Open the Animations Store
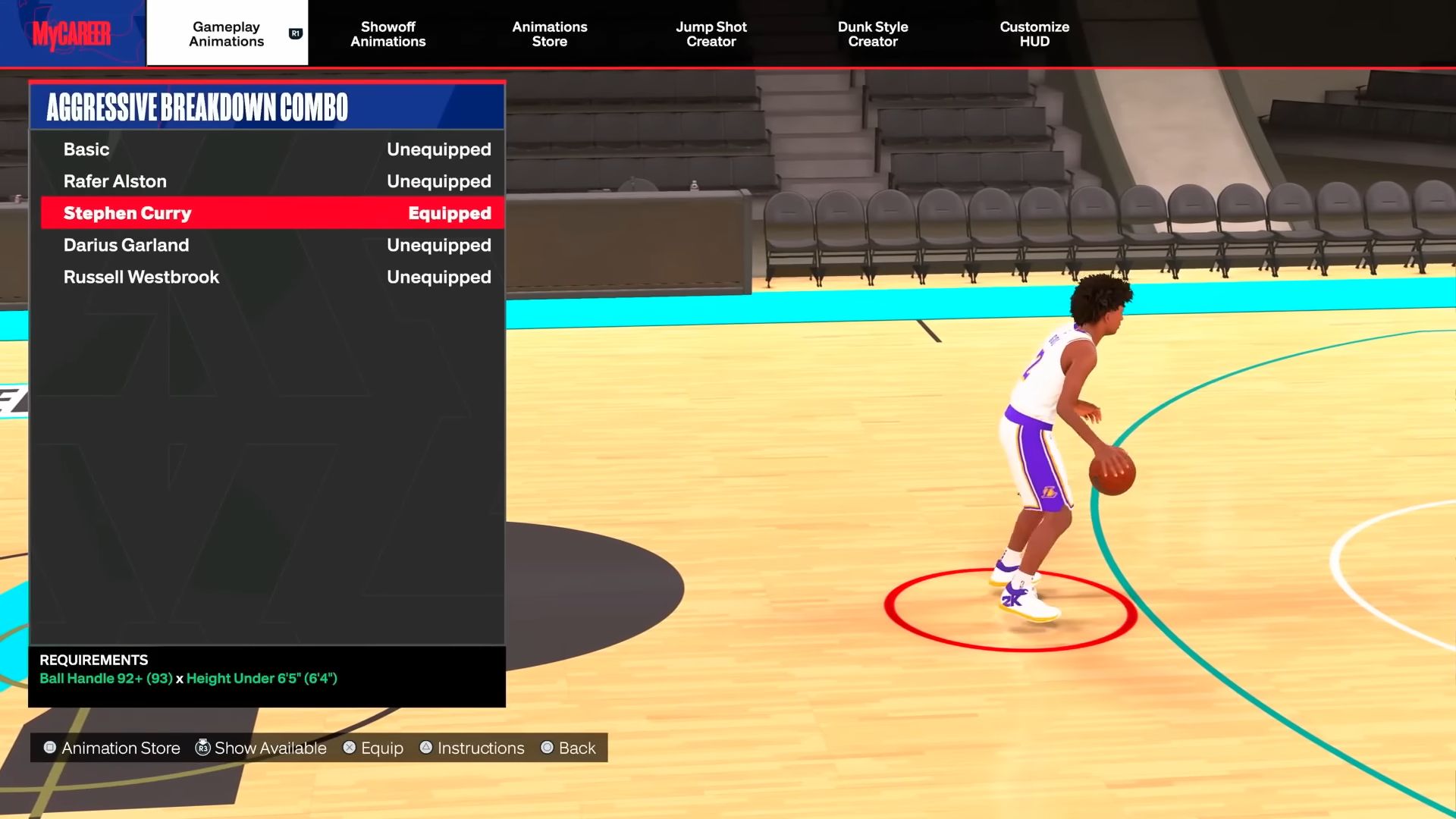Viewport: 1456px width, 819px height. point(550,34)
